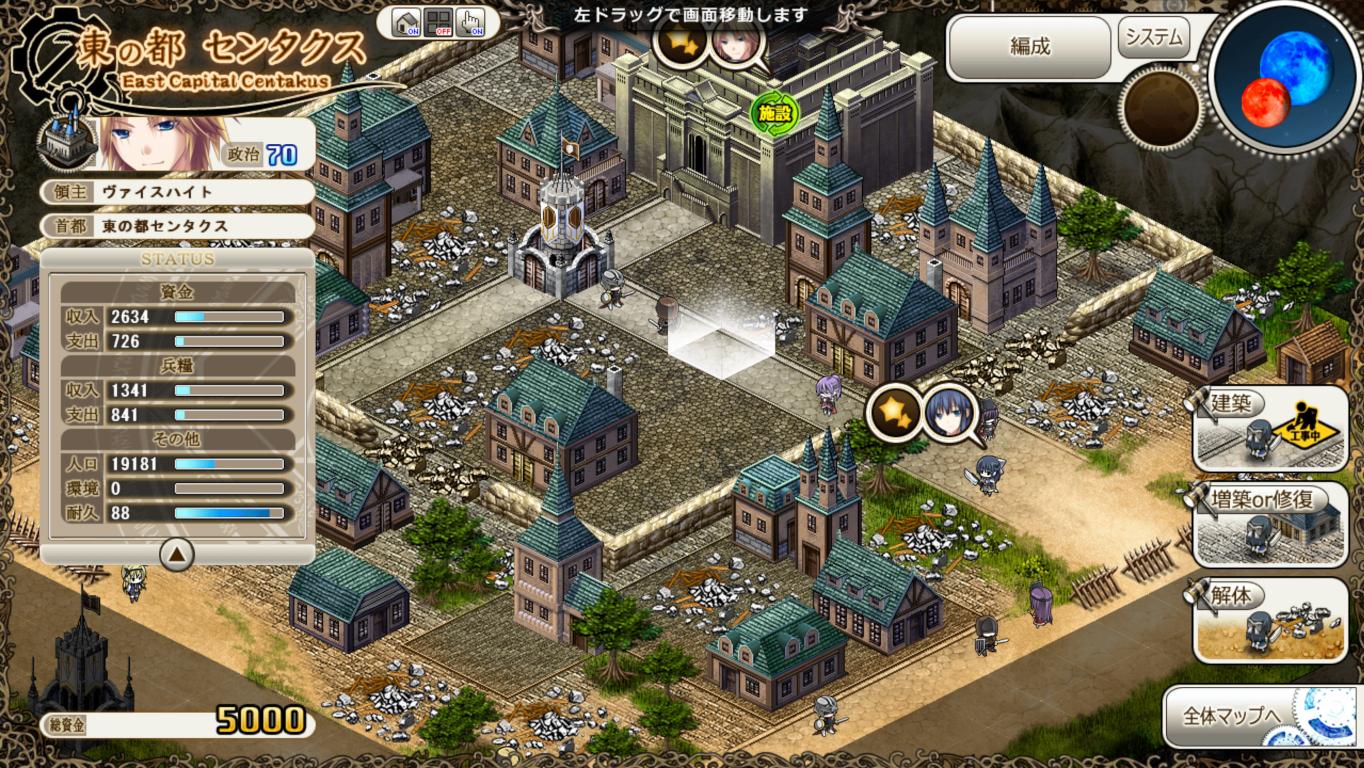
Task: Click the dark-haired girl portrait bubble
Action: point(950,411)
